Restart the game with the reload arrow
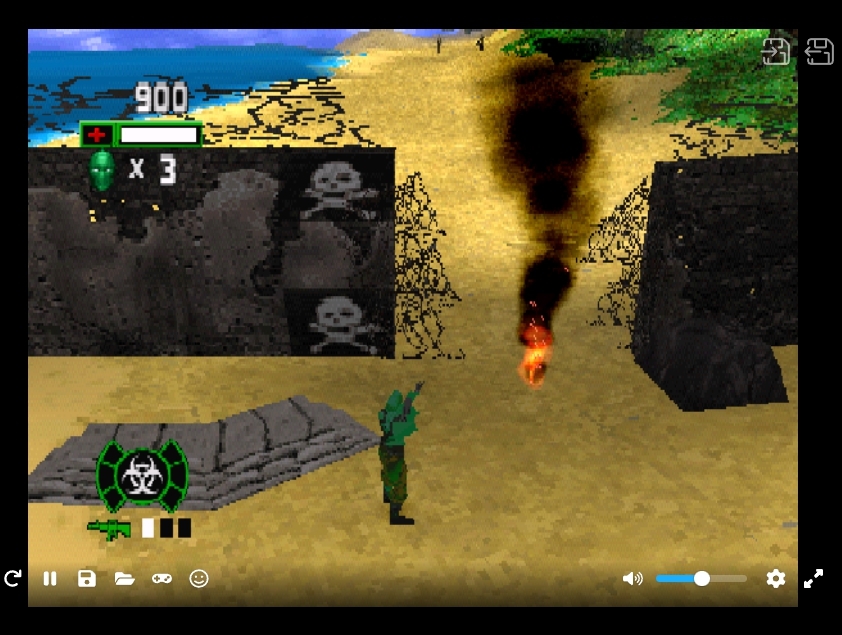The image size is (842, 635). 13,578
